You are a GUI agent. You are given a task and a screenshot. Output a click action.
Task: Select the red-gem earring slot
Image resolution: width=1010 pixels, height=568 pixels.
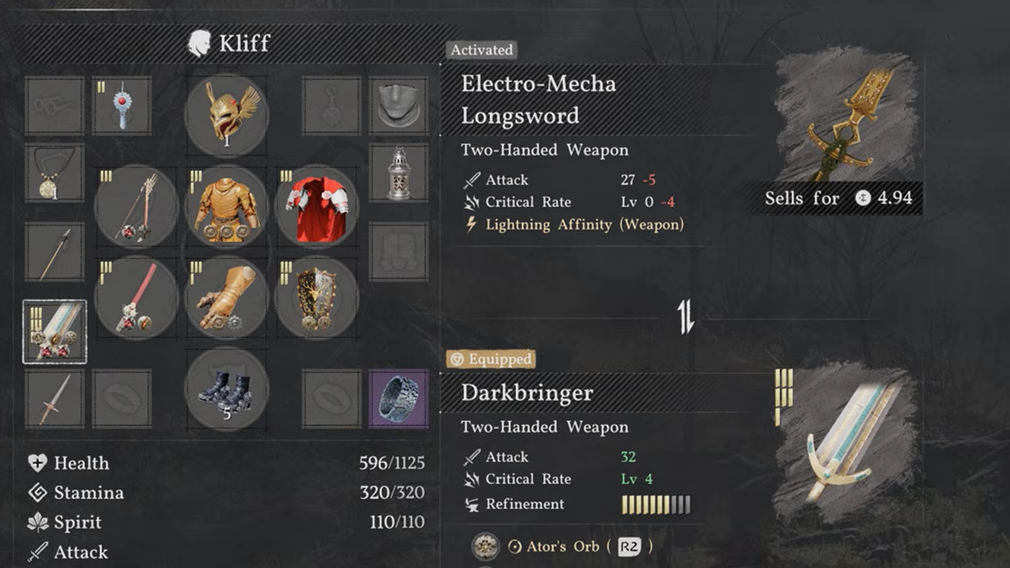[x=122, y=104]
